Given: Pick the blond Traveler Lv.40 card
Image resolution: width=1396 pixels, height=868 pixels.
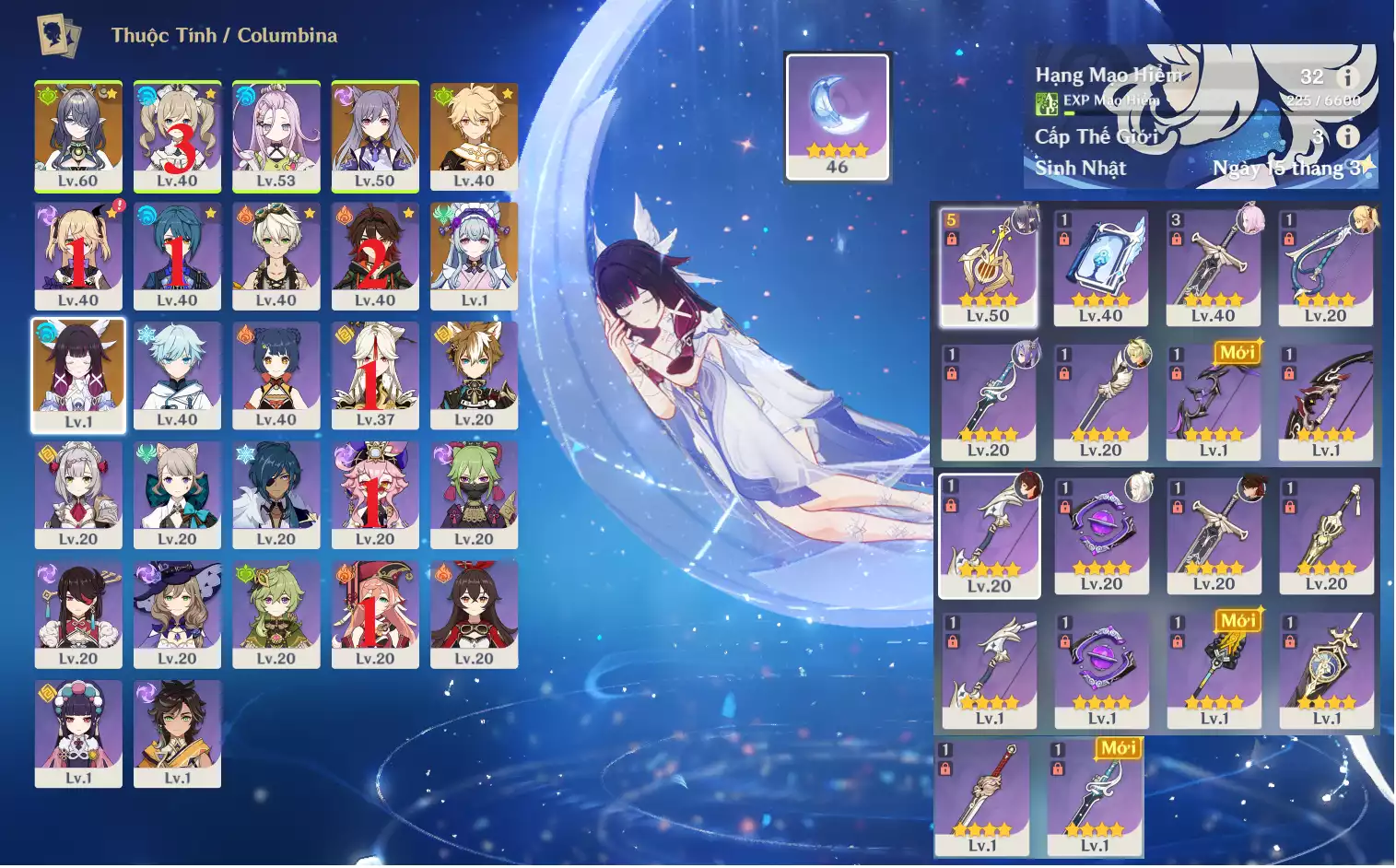Looking at the screenshot, I should pos(474,135).
